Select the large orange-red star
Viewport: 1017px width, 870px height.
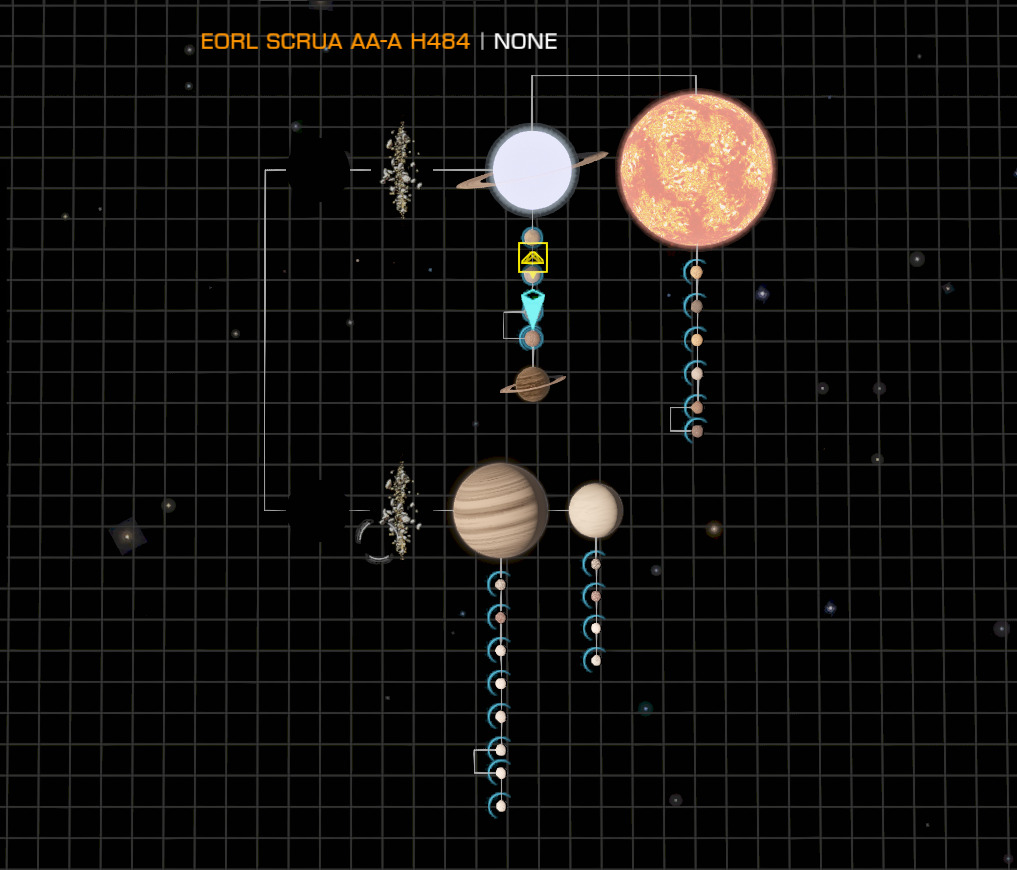tap(696, 169)
